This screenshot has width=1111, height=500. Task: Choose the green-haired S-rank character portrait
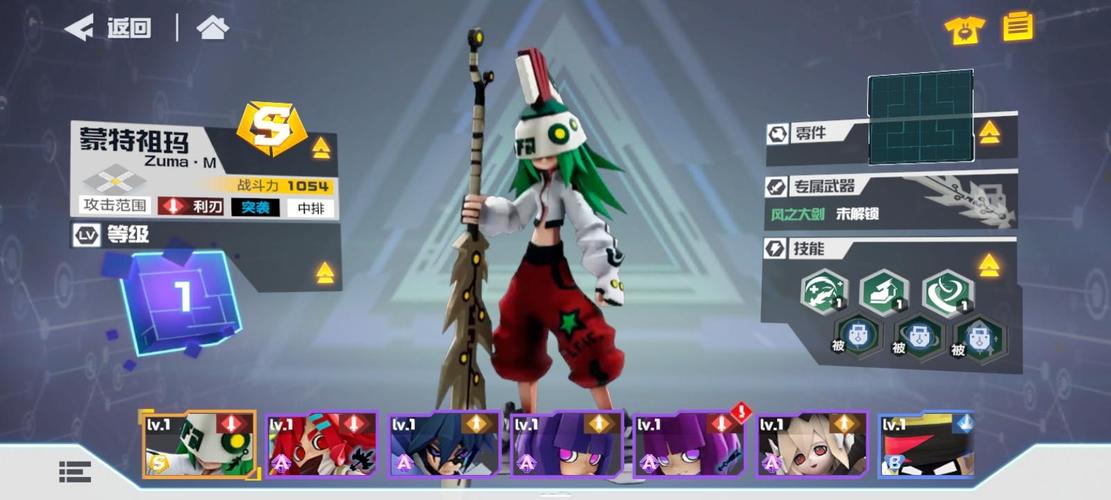tap(199, 443)
